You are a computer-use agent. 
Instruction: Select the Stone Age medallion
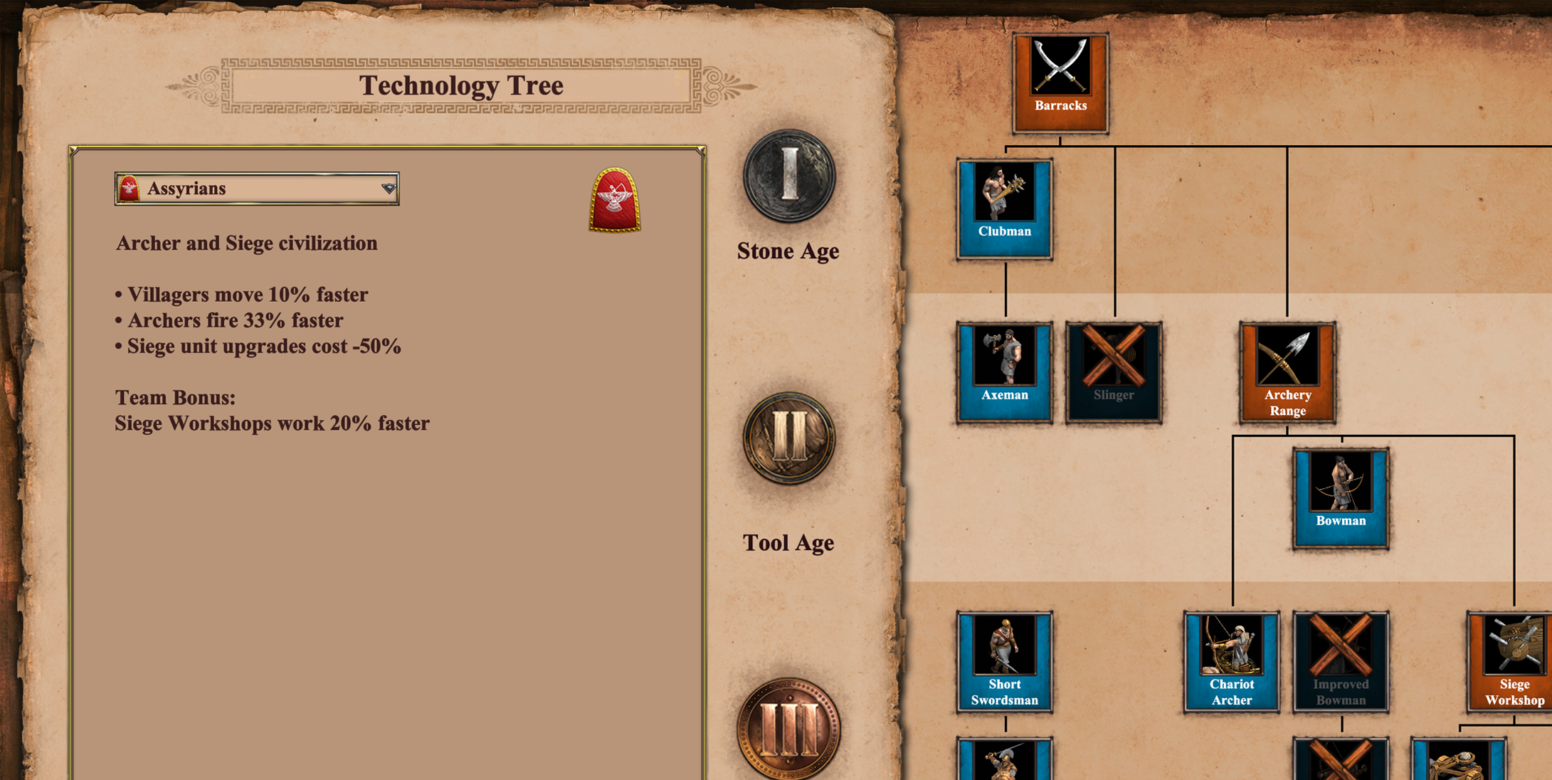pyautogui.click(x=787, y=175)
